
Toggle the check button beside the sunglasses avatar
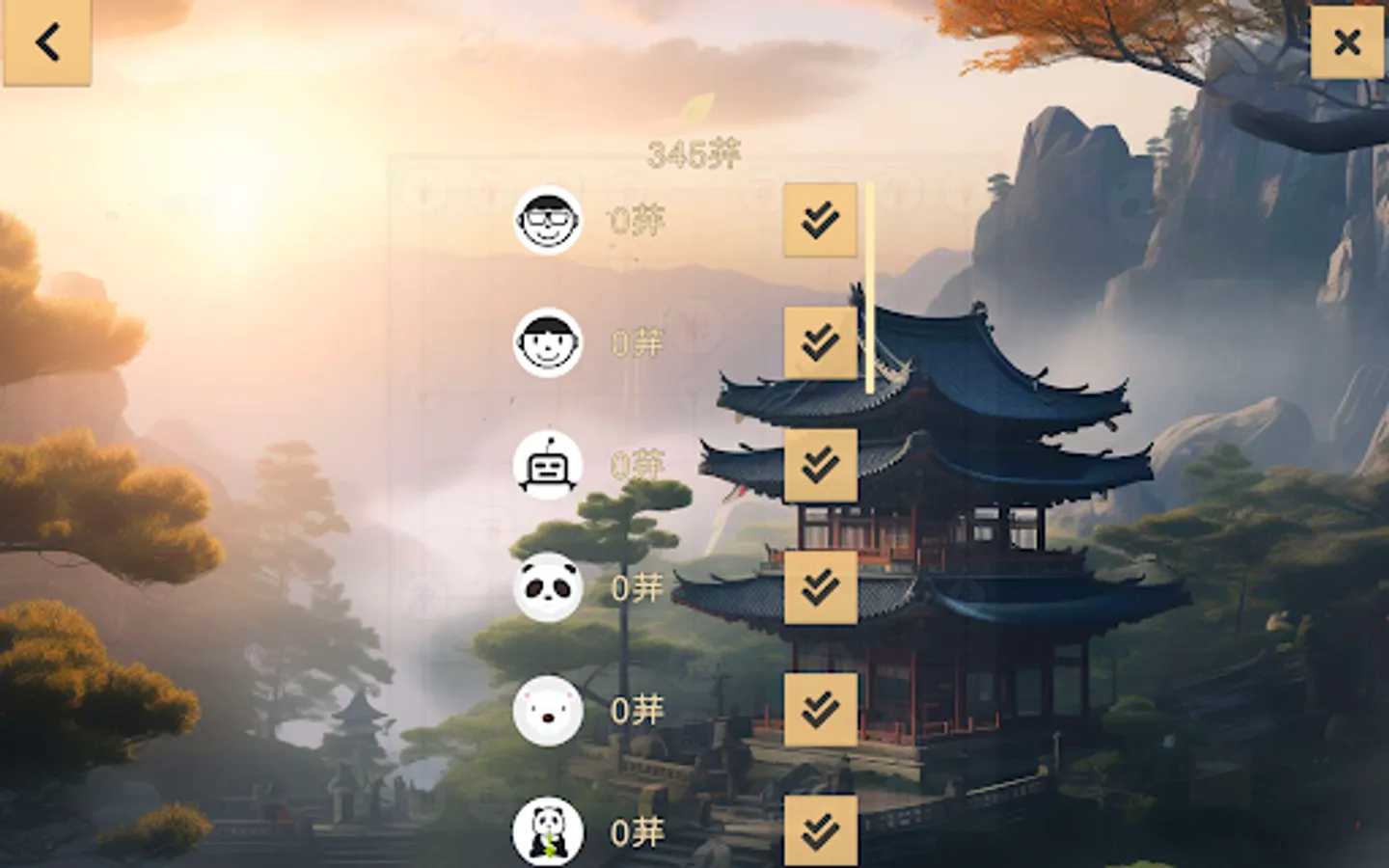tap(821, 218)
